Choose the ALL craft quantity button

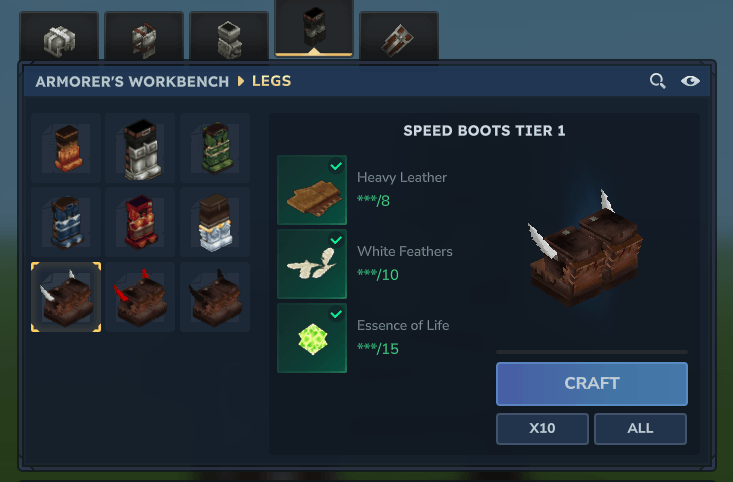click(x=640, y=428)
